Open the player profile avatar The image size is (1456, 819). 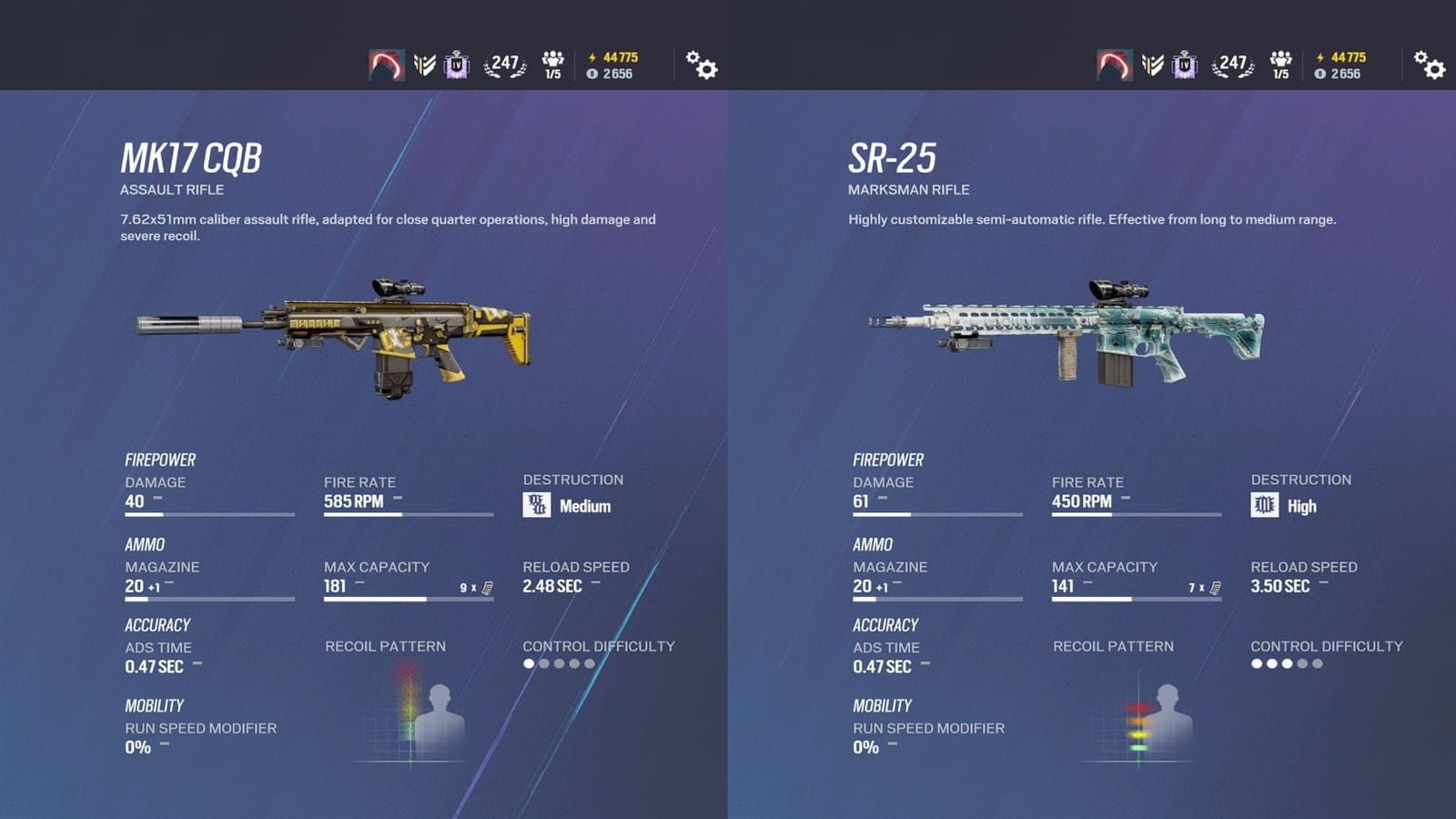[387, 66]
